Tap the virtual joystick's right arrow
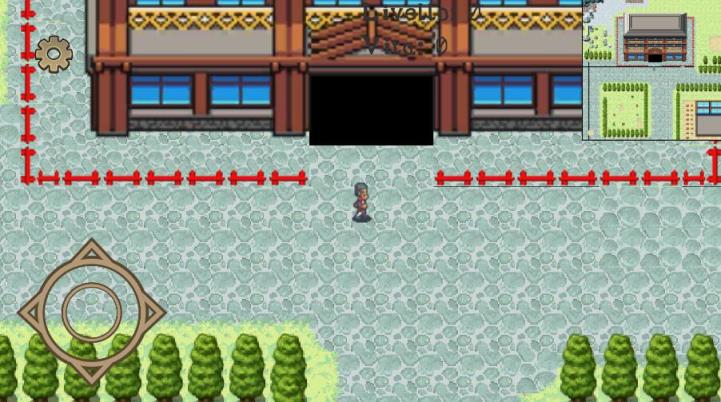This screenshot has width=721, height=402. click(x=150, y=313)
